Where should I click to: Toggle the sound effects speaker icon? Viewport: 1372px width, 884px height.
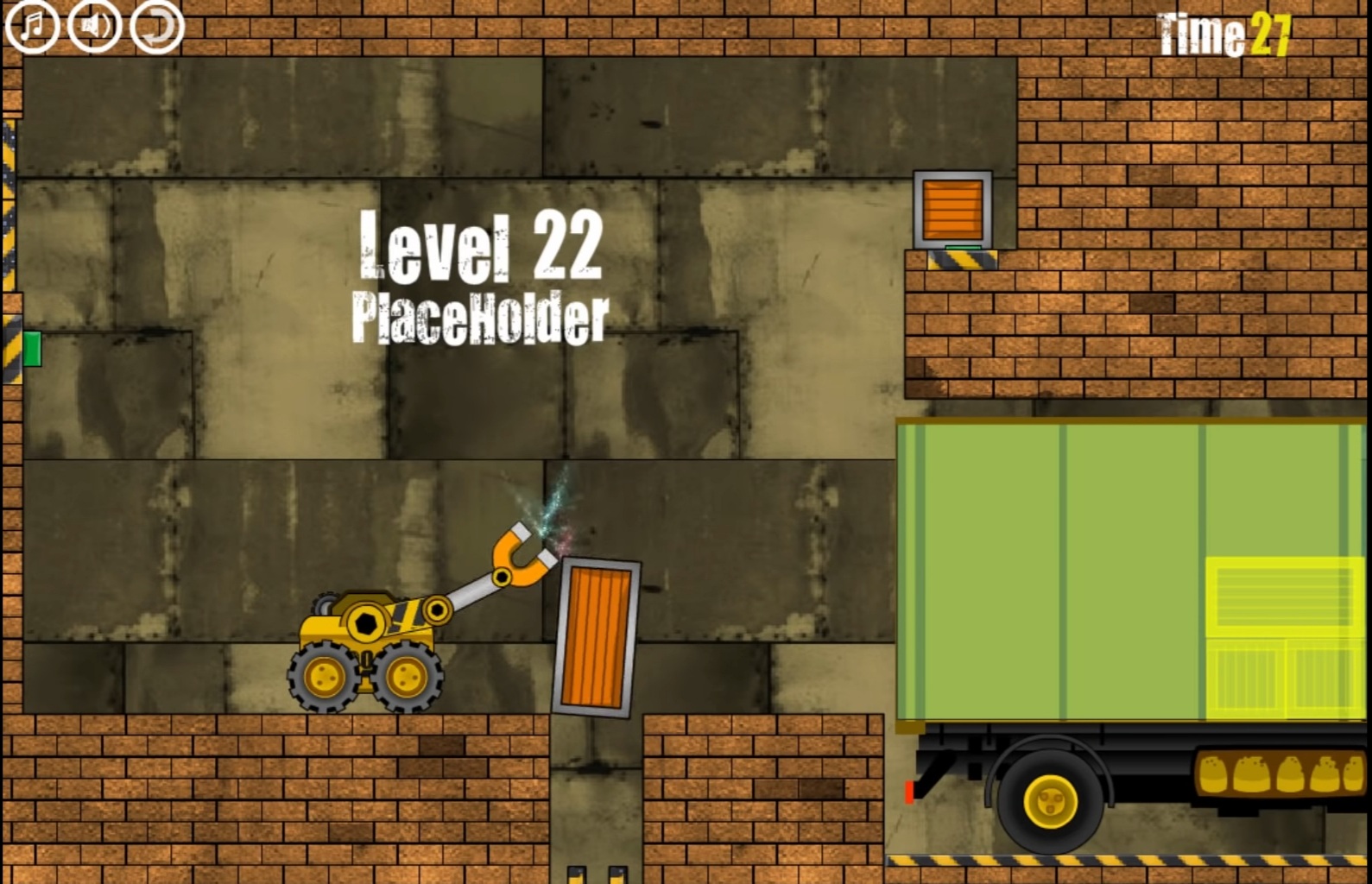92,26
